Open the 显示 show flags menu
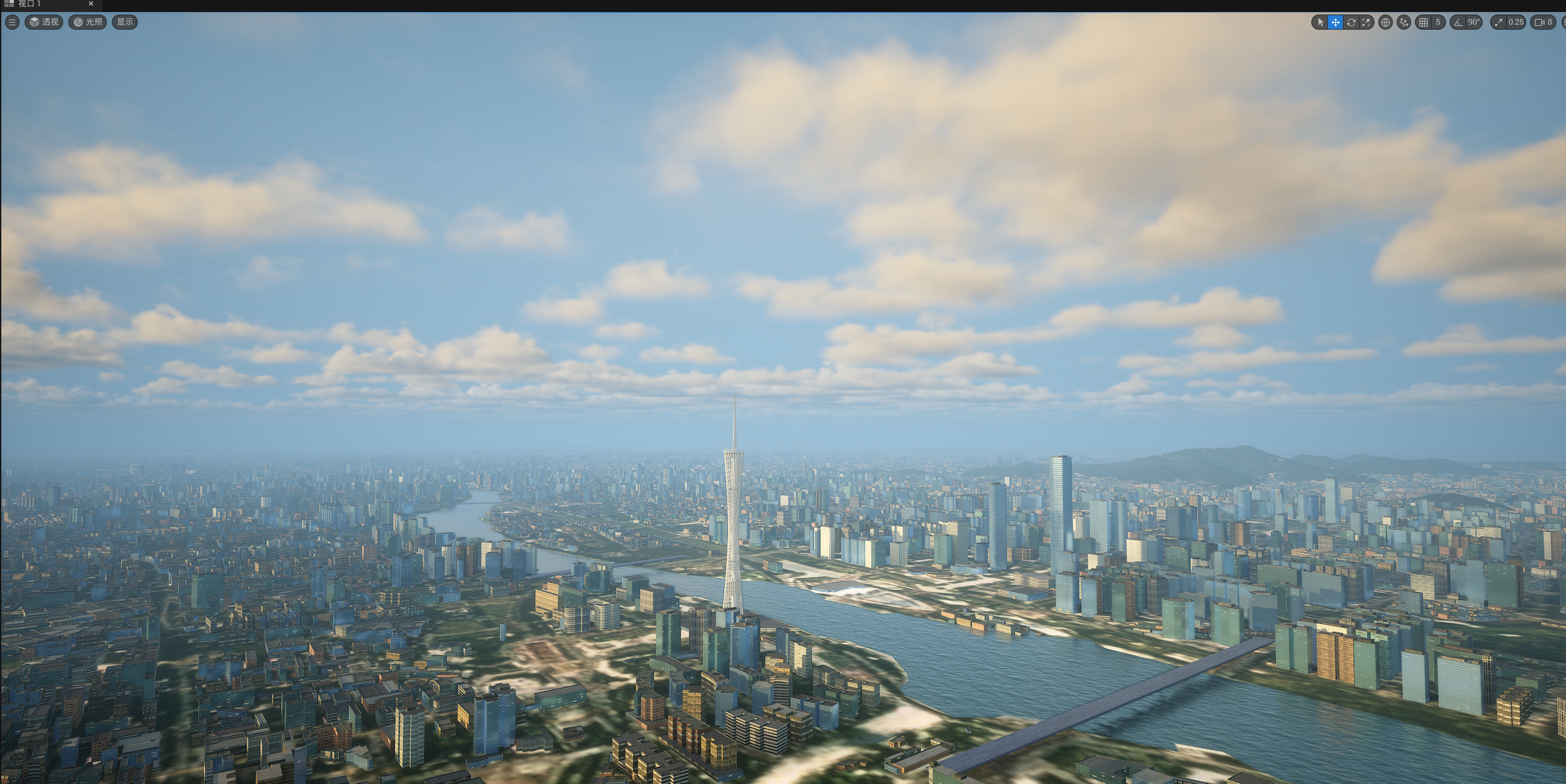1566x784 pixels. pos(124,22)
